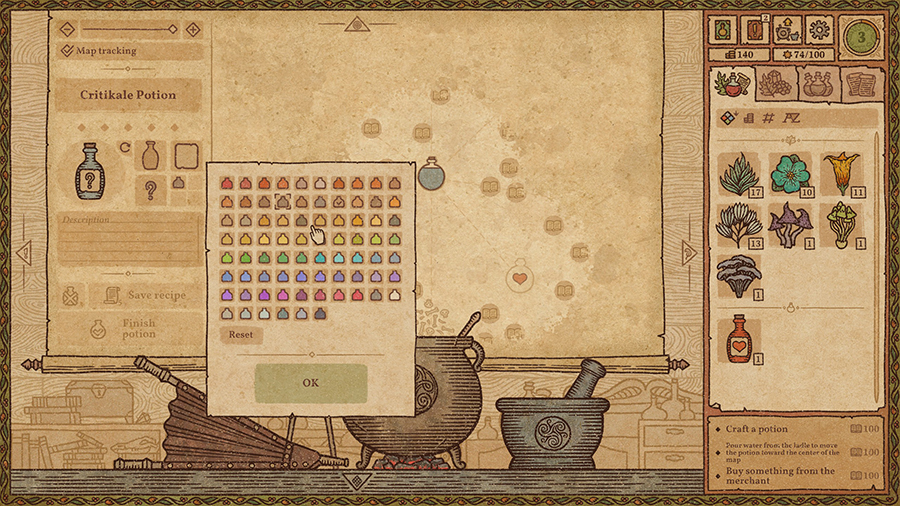Sort inventory alphabetically with the AZ icon
The image size is (900, 506).
click(792, 118)
